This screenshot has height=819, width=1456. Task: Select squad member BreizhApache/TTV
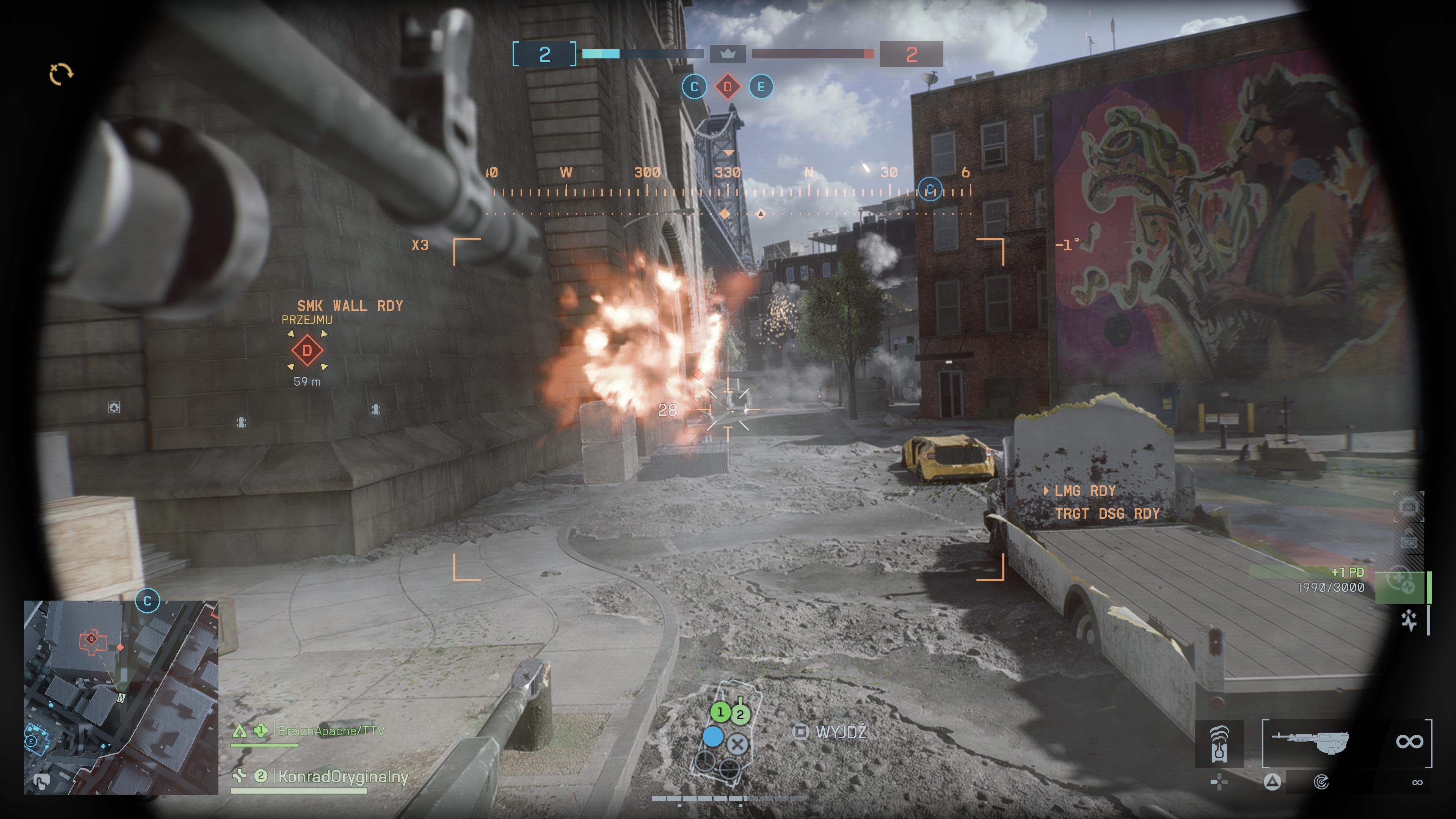[331, 731]
